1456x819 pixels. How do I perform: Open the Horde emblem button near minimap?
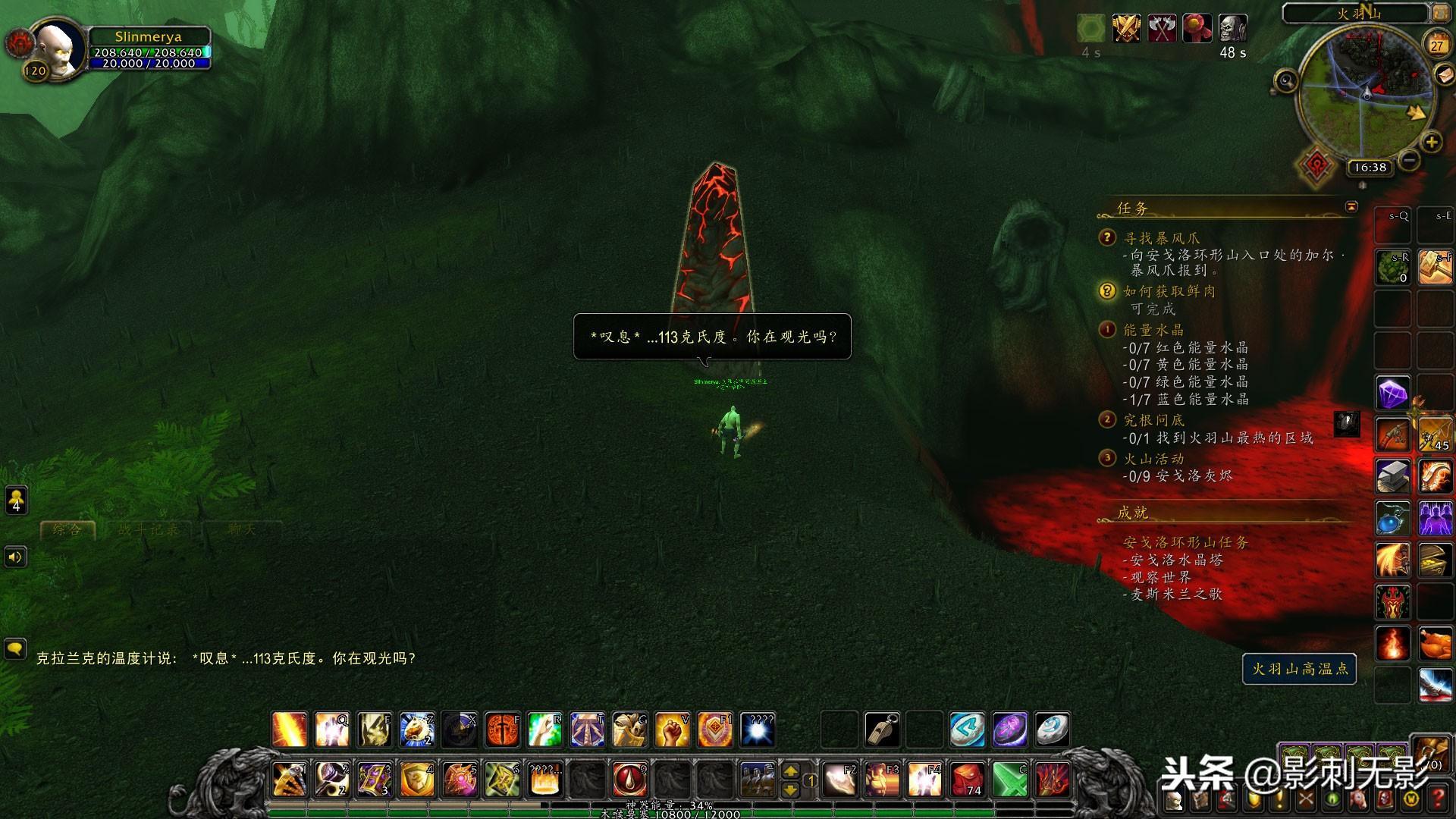[x=1316, y=165]
